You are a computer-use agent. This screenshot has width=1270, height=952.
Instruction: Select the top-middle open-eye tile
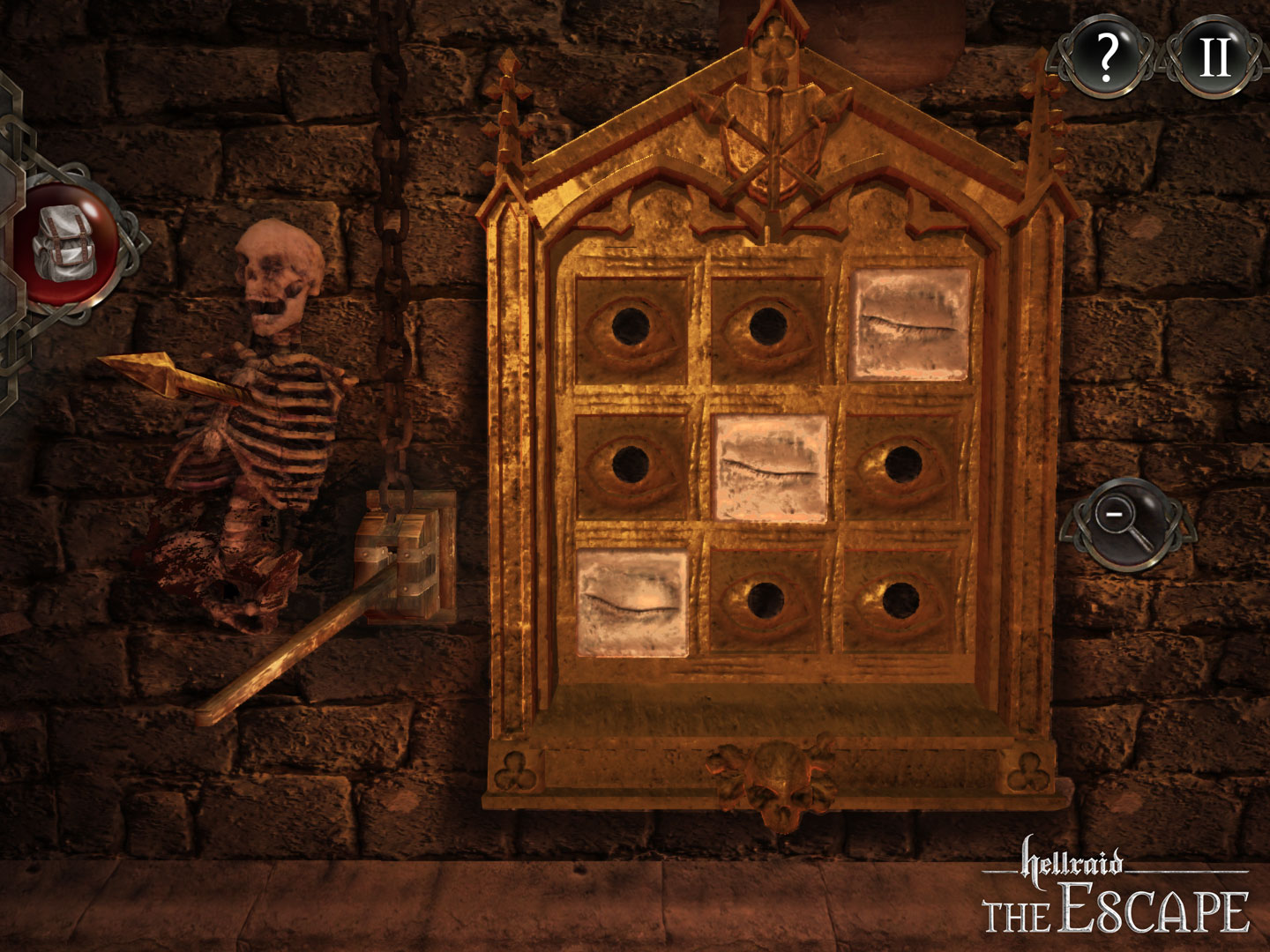[767, 326]
